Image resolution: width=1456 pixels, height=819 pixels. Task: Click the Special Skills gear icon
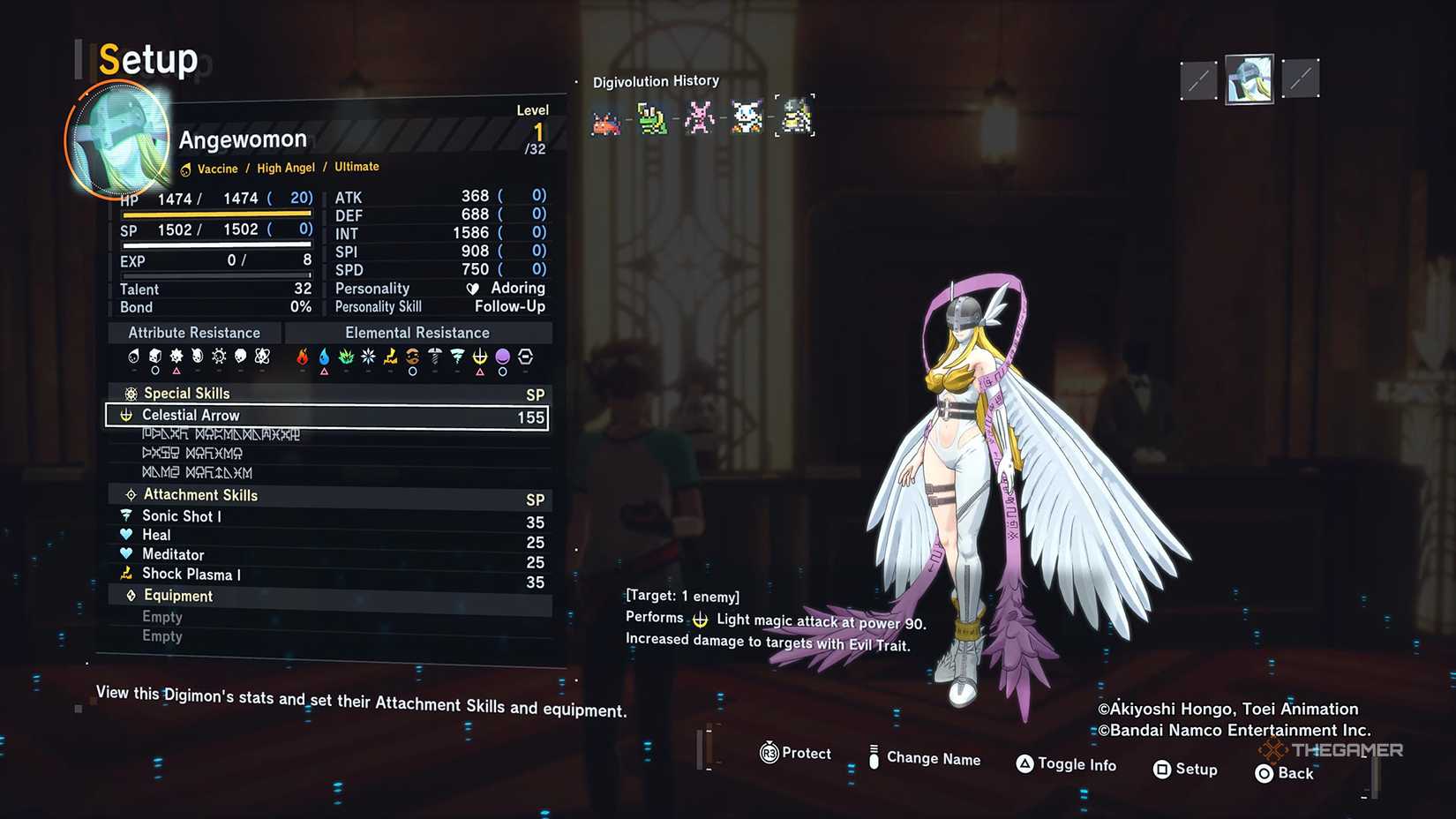tap(131, 394)
